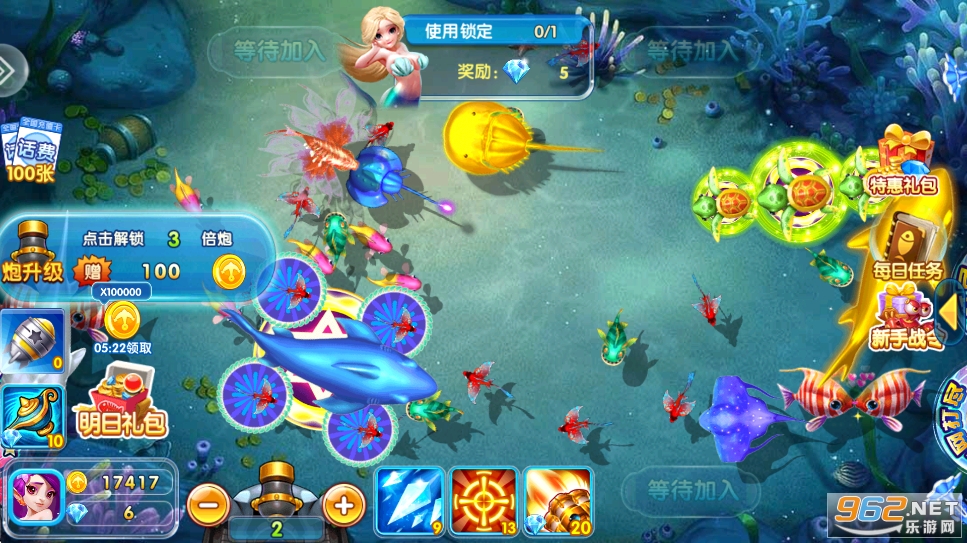The width and height of the screenshot is (967, 543).
Task: Tap the 倍炮 gold arrow button
Action: (x=229, y=270)
